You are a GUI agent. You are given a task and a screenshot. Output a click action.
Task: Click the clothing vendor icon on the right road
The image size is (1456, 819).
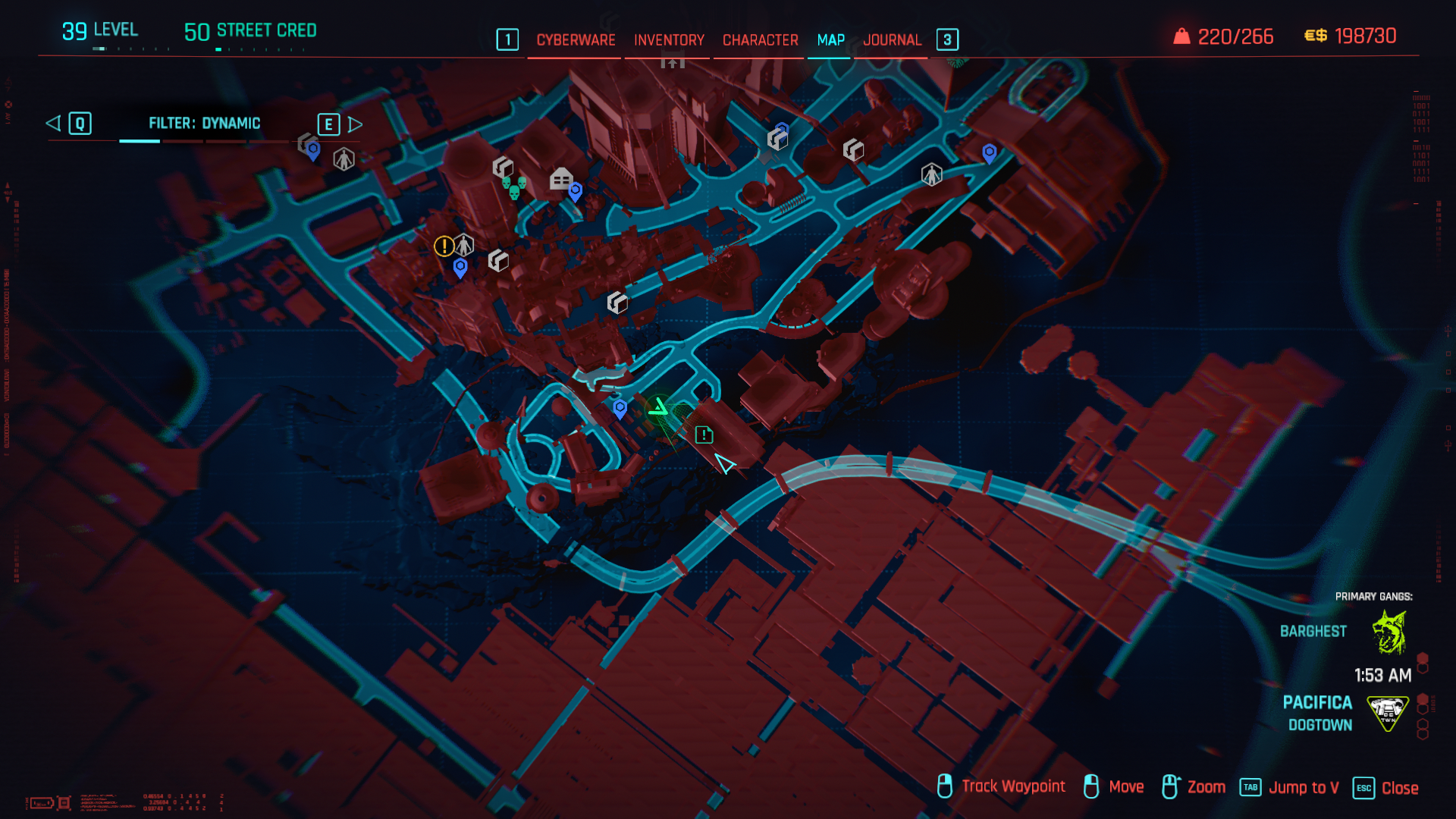tap(932, 174)
